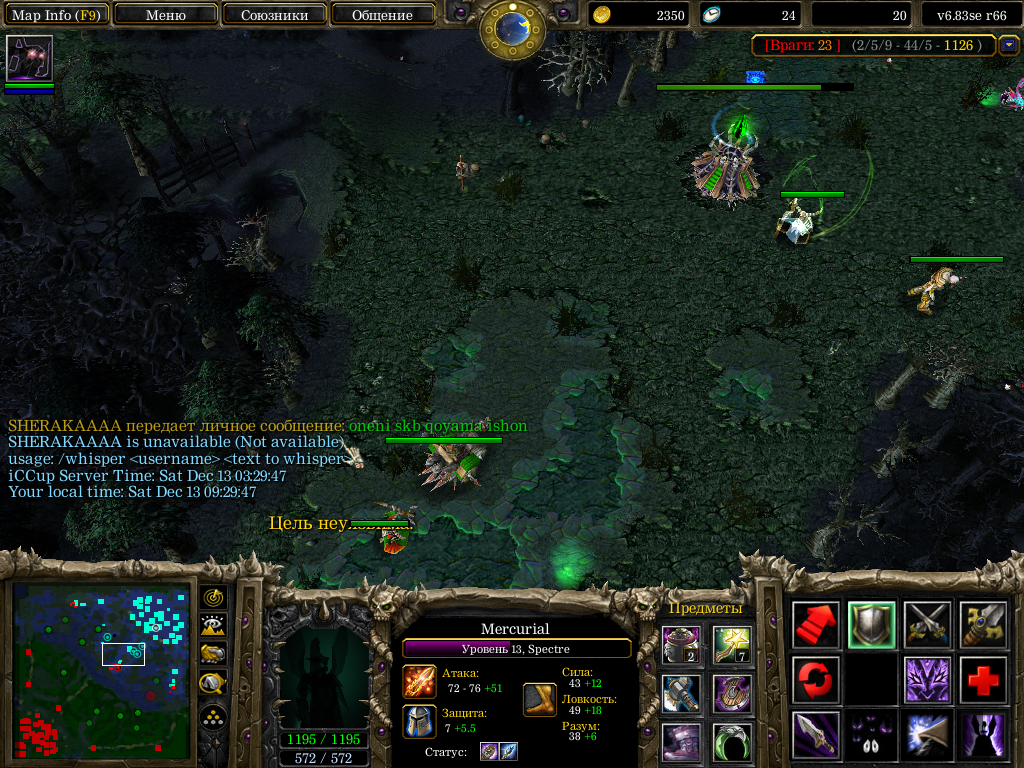Screen dimensions: 1024x768
Task: Open the red cross hero abilities menu
Action: [983, 680]
